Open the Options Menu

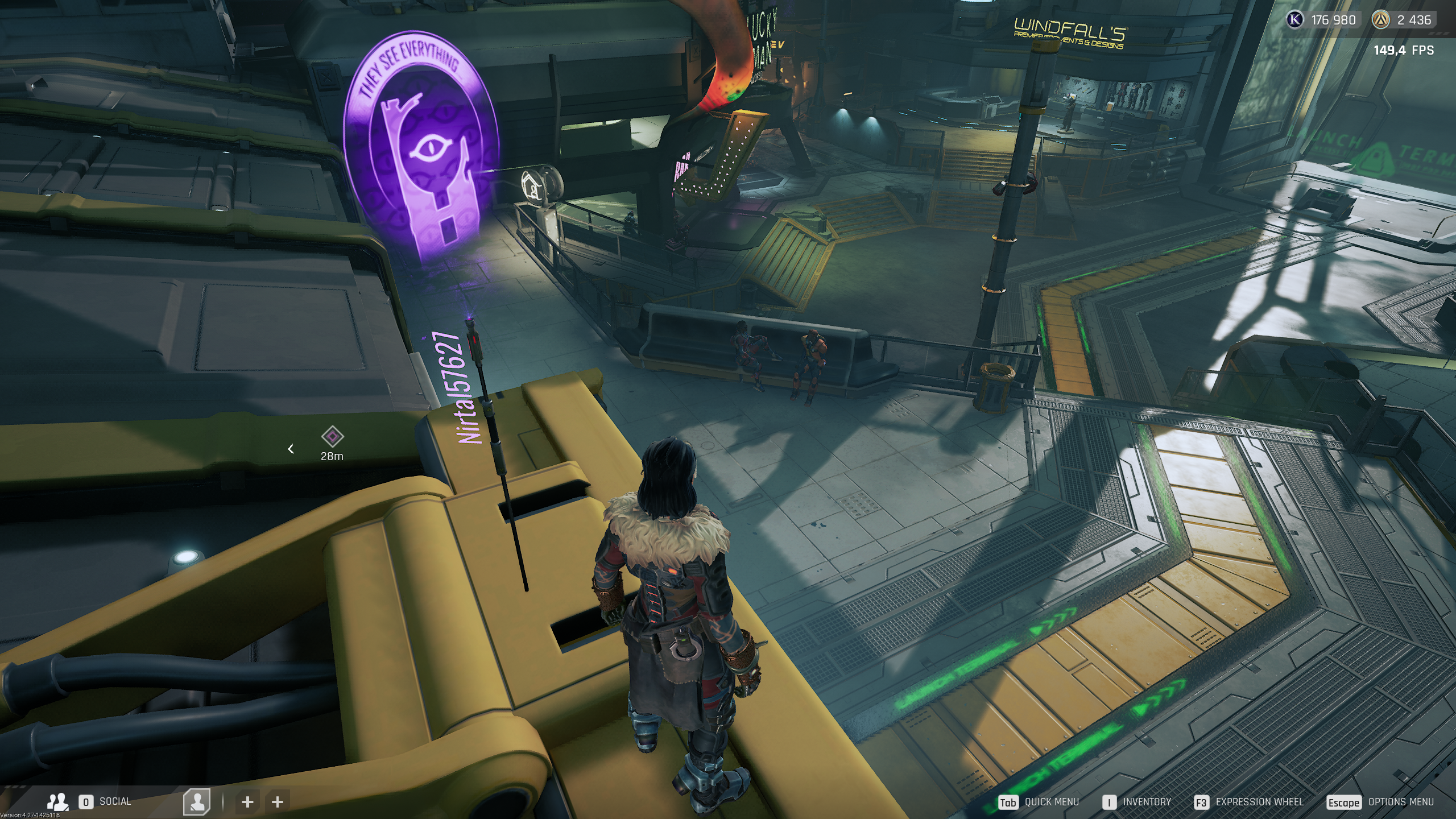(1380, 802)
